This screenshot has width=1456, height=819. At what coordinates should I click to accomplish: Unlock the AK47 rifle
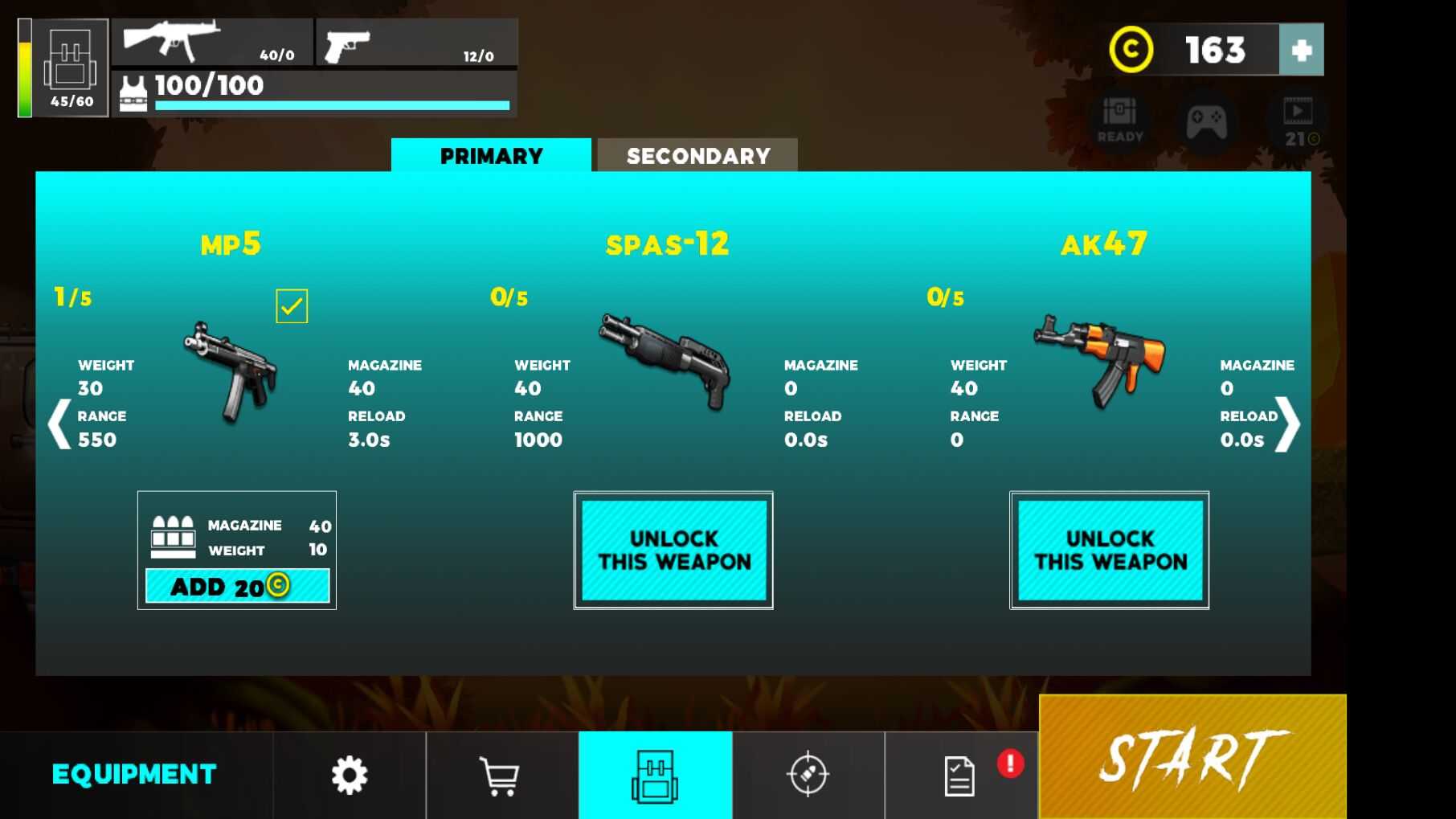tap(1110, 551)
